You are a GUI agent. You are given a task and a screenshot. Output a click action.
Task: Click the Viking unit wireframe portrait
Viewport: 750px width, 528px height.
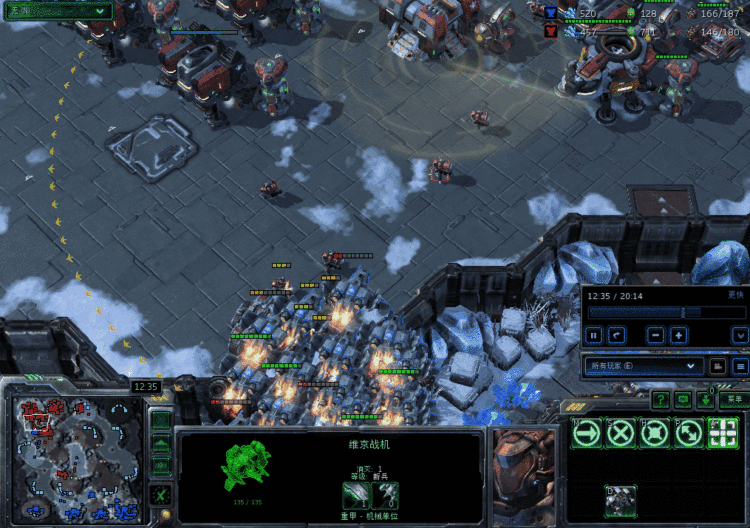tap(247, 467)
